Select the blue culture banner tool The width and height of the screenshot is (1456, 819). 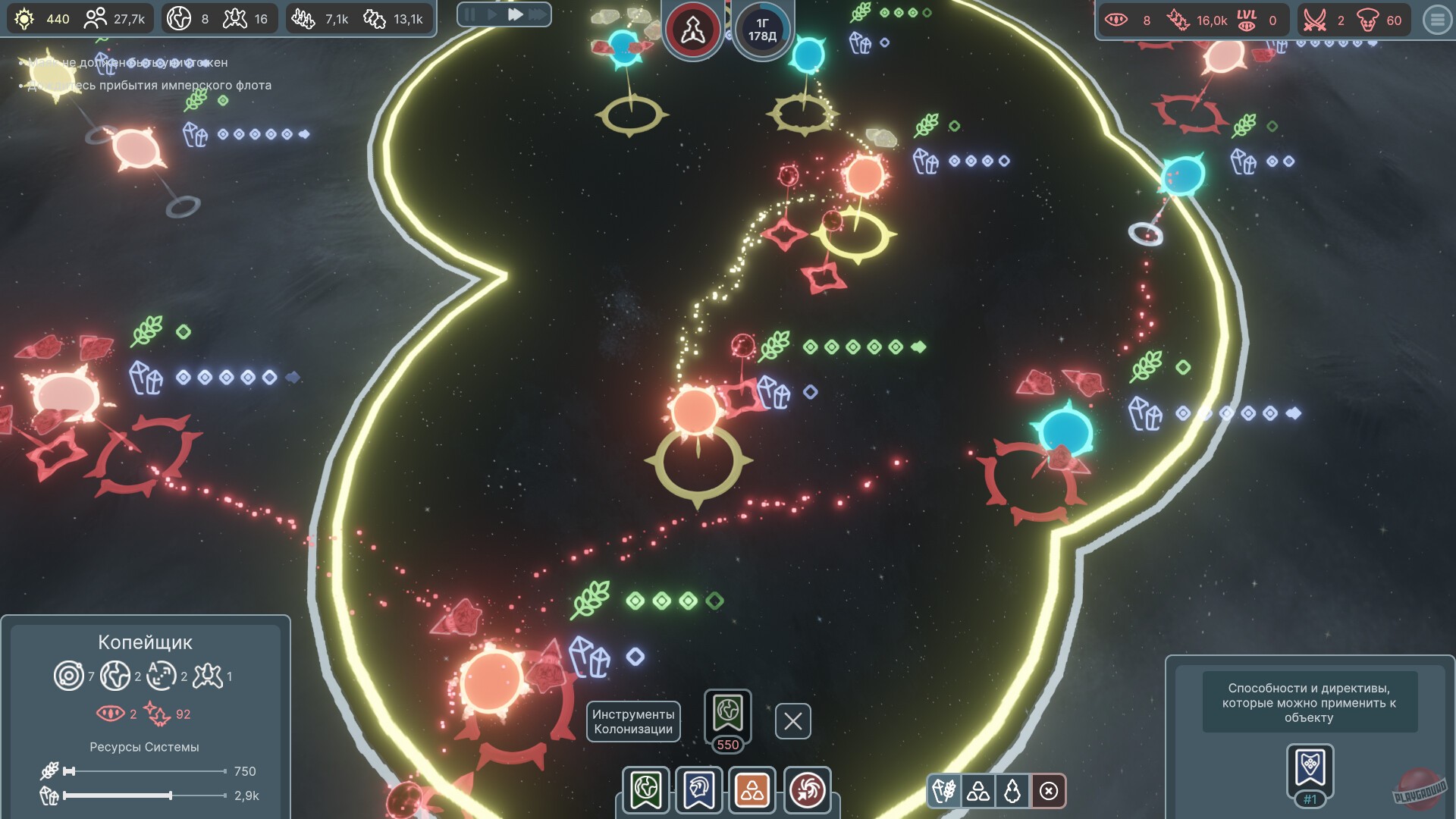tap(699, 790)
